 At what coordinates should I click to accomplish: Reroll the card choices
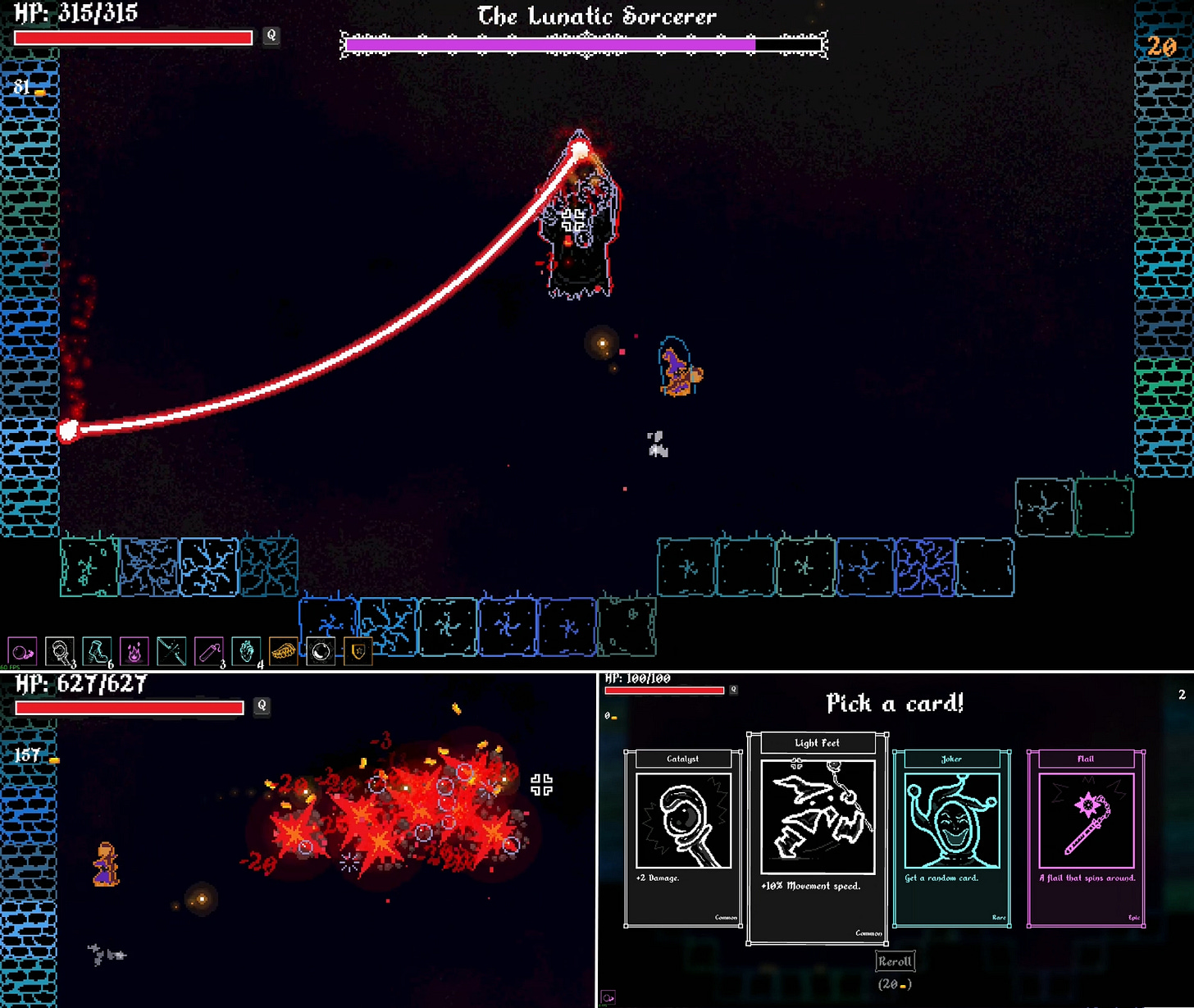(x=895, y=961)
